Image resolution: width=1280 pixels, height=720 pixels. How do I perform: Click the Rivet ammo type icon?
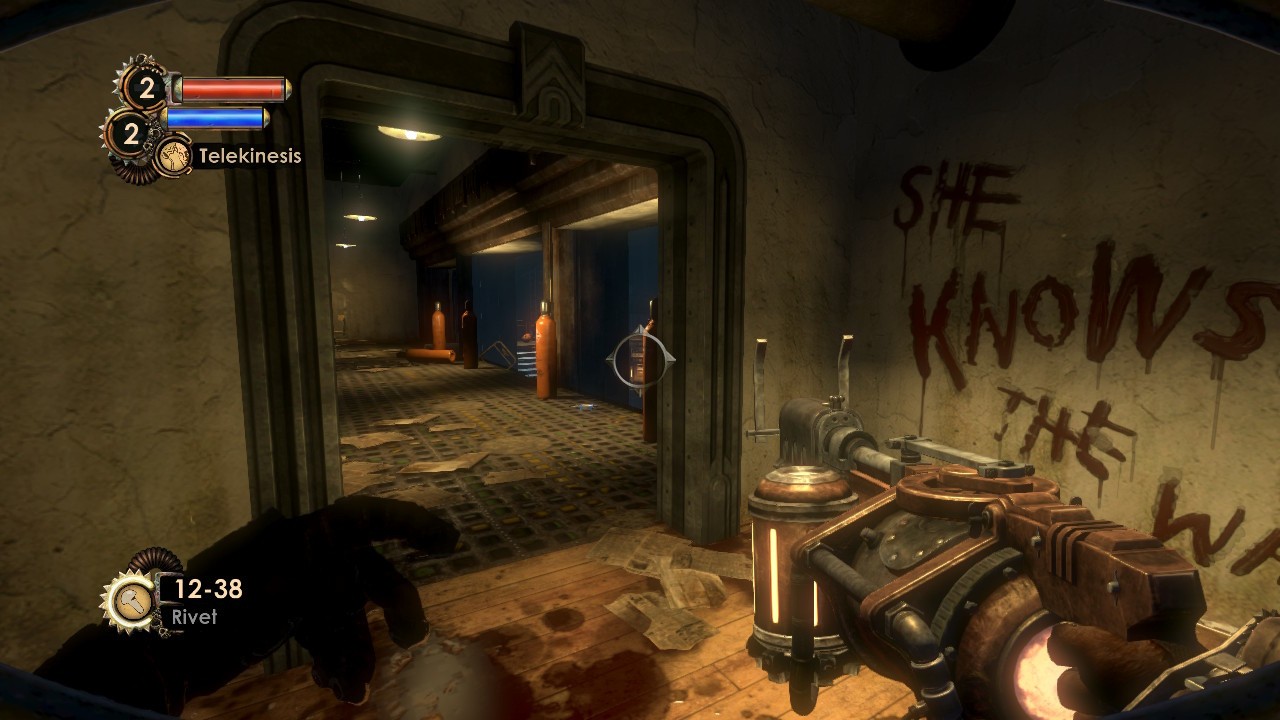click(x=131, y=601)
